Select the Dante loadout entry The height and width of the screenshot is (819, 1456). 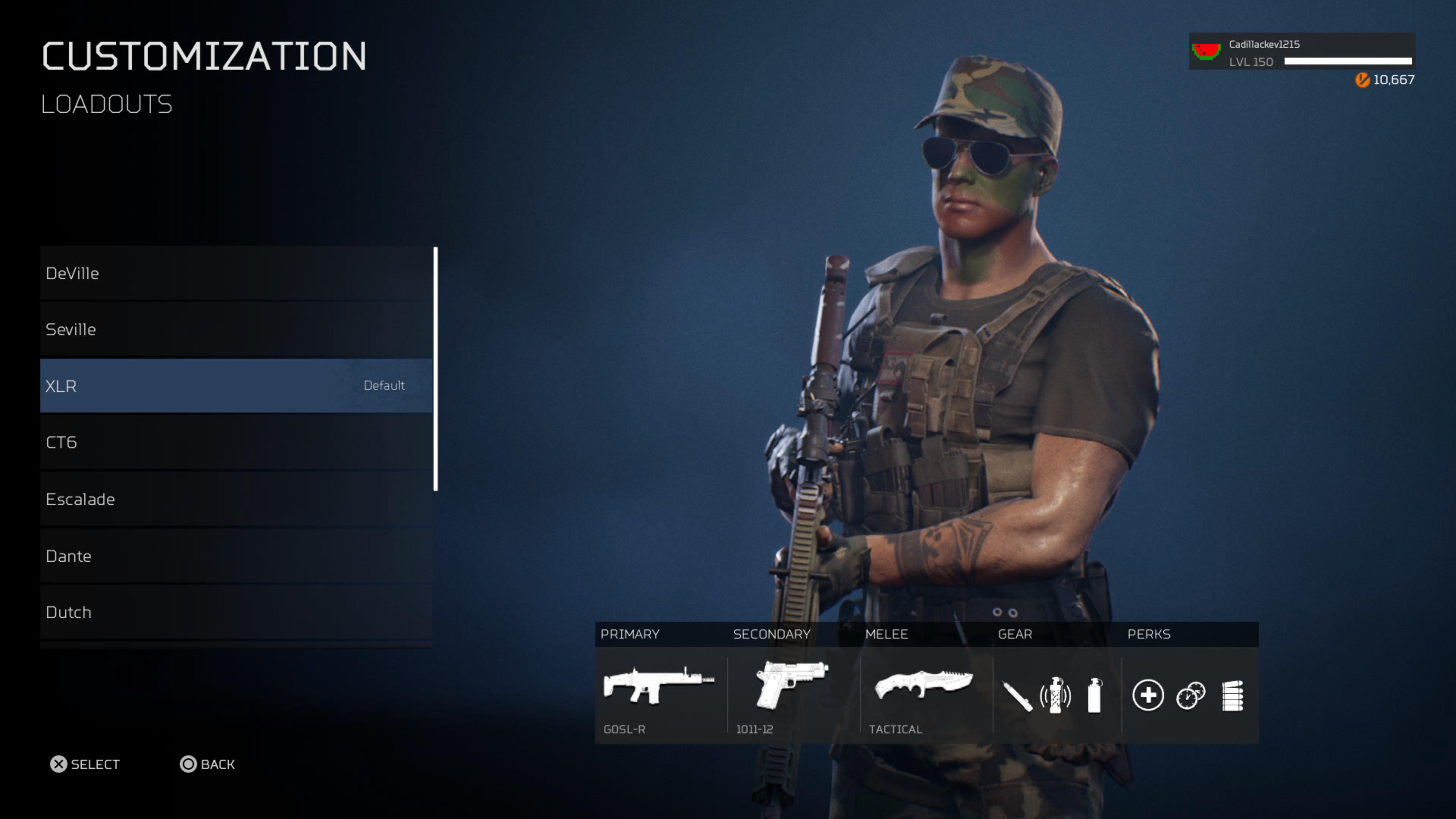point(236,555)
